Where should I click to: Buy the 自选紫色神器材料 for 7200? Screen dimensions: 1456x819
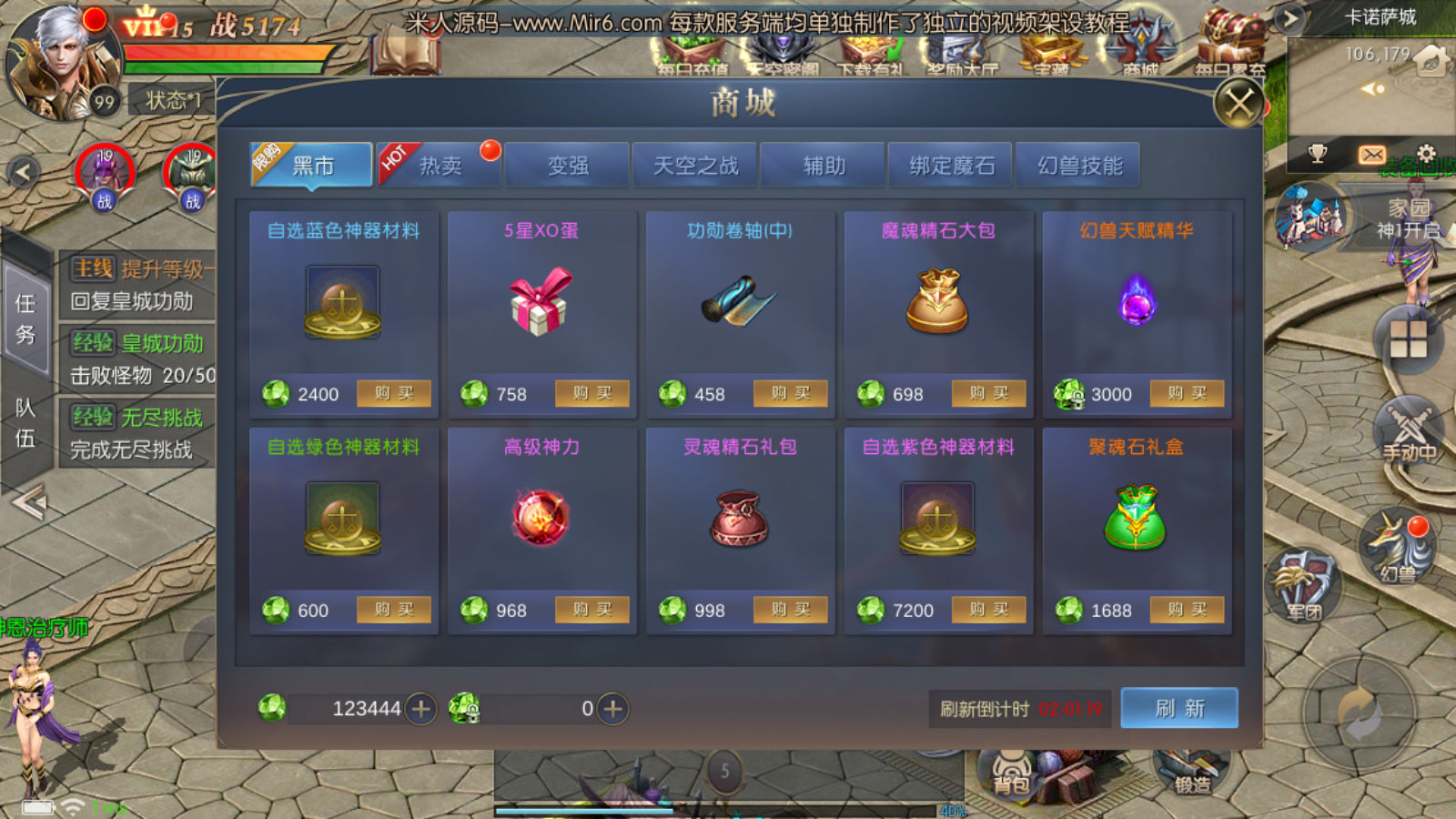click(988, 610)
